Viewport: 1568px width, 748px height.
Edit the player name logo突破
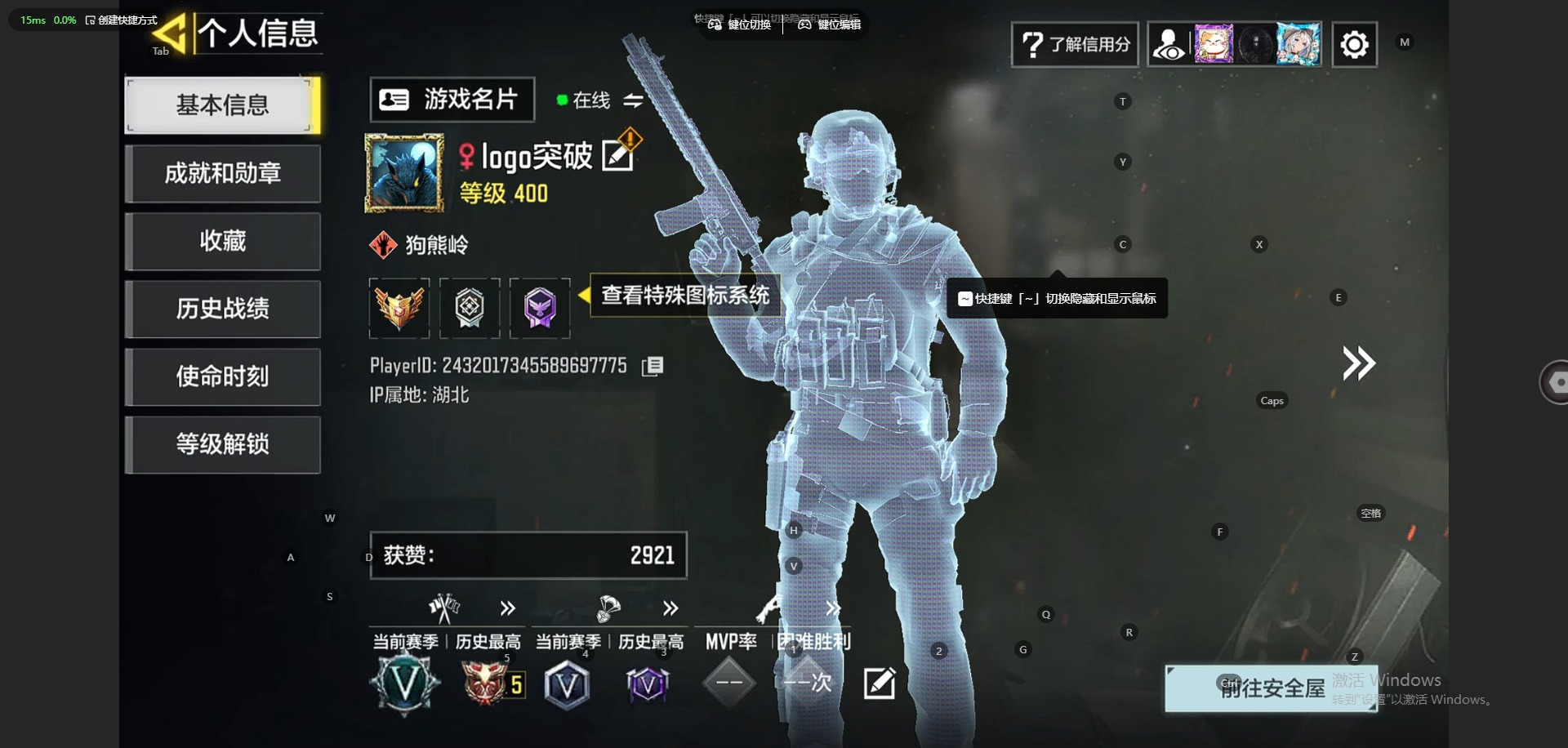(x=617, y=155)
